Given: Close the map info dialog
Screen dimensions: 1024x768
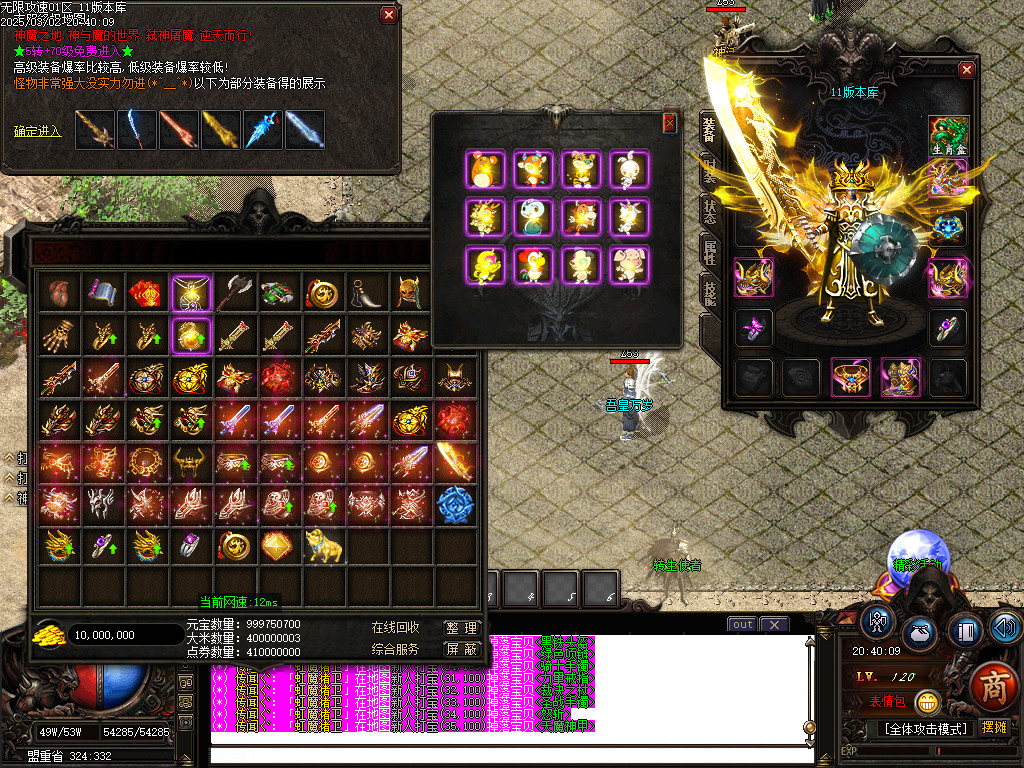Looking at the screenshot, I should click(389, 15).
